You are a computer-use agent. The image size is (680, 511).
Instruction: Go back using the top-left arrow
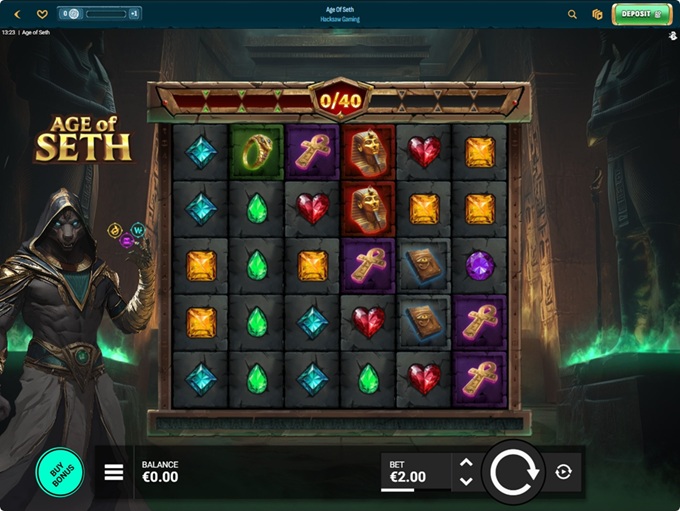coord(16,14)
